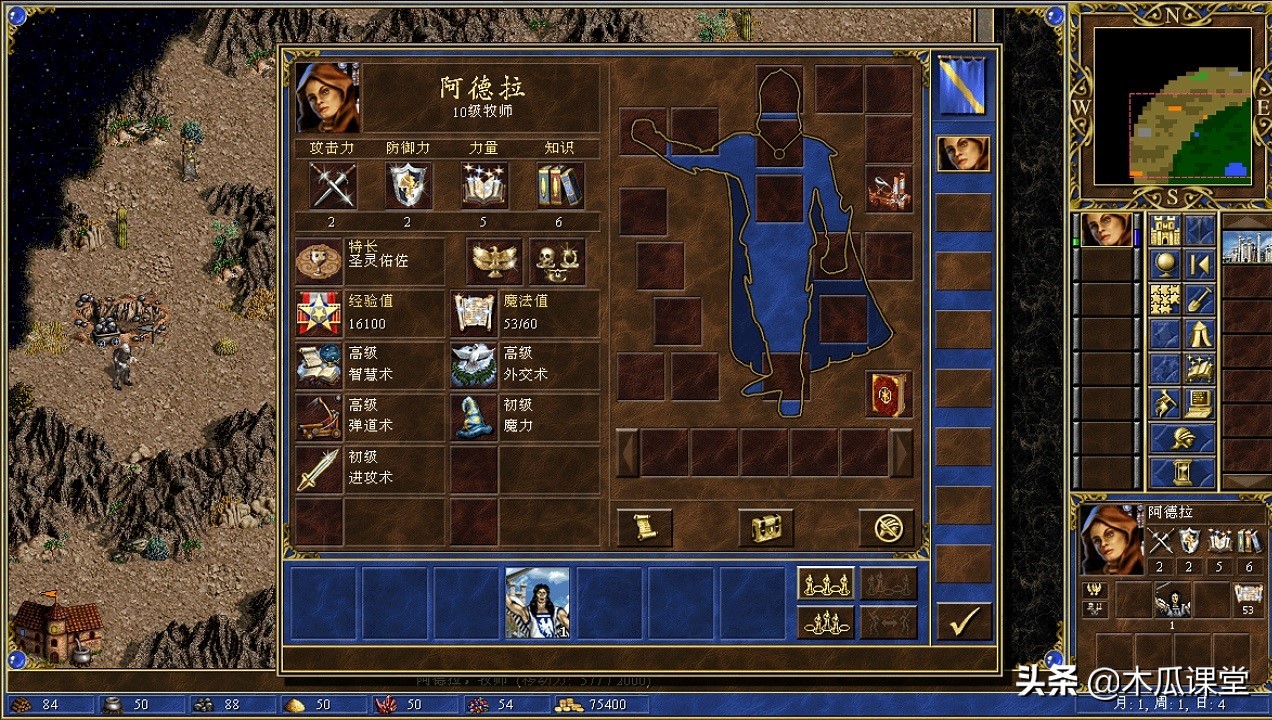Show the 高级智慧术 skill details

320,365
